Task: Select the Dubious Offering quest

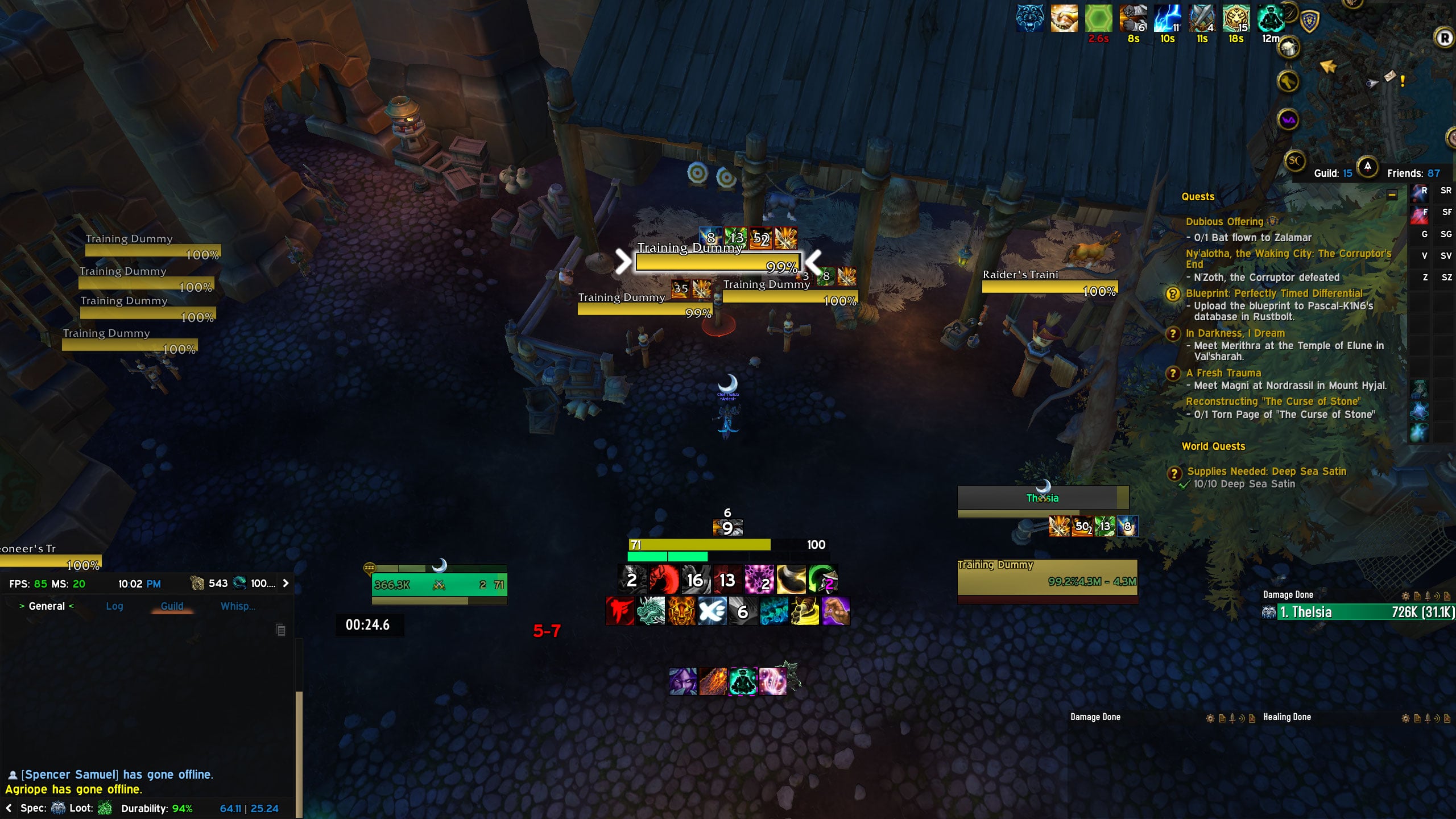Action: click(x=1224, y=222)
